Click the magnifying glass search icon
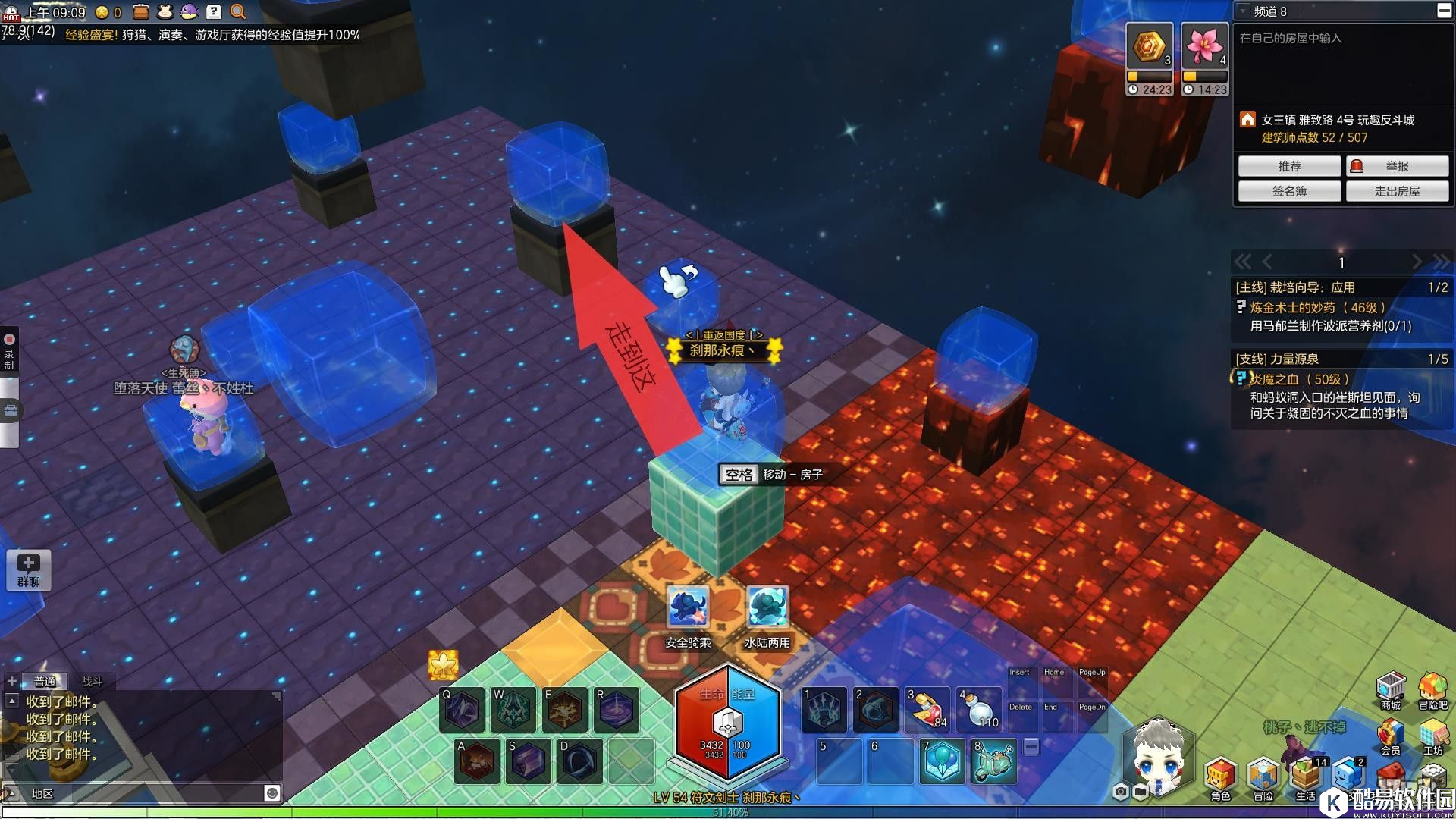 tap(238, 11)
